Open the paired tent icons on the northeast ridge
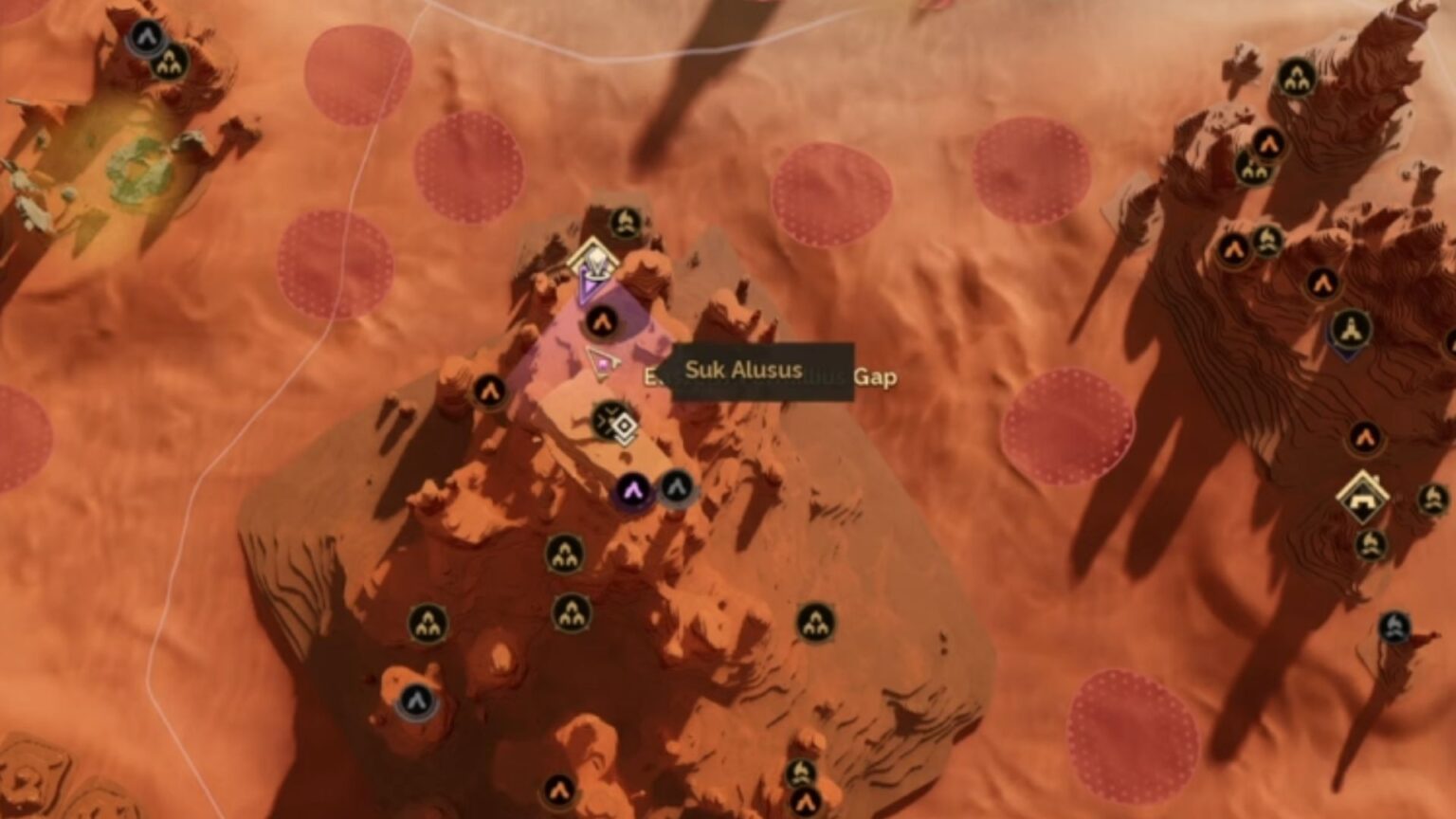The height and width of the screenshot is (819, 1456). click(x=1253, y=169)
